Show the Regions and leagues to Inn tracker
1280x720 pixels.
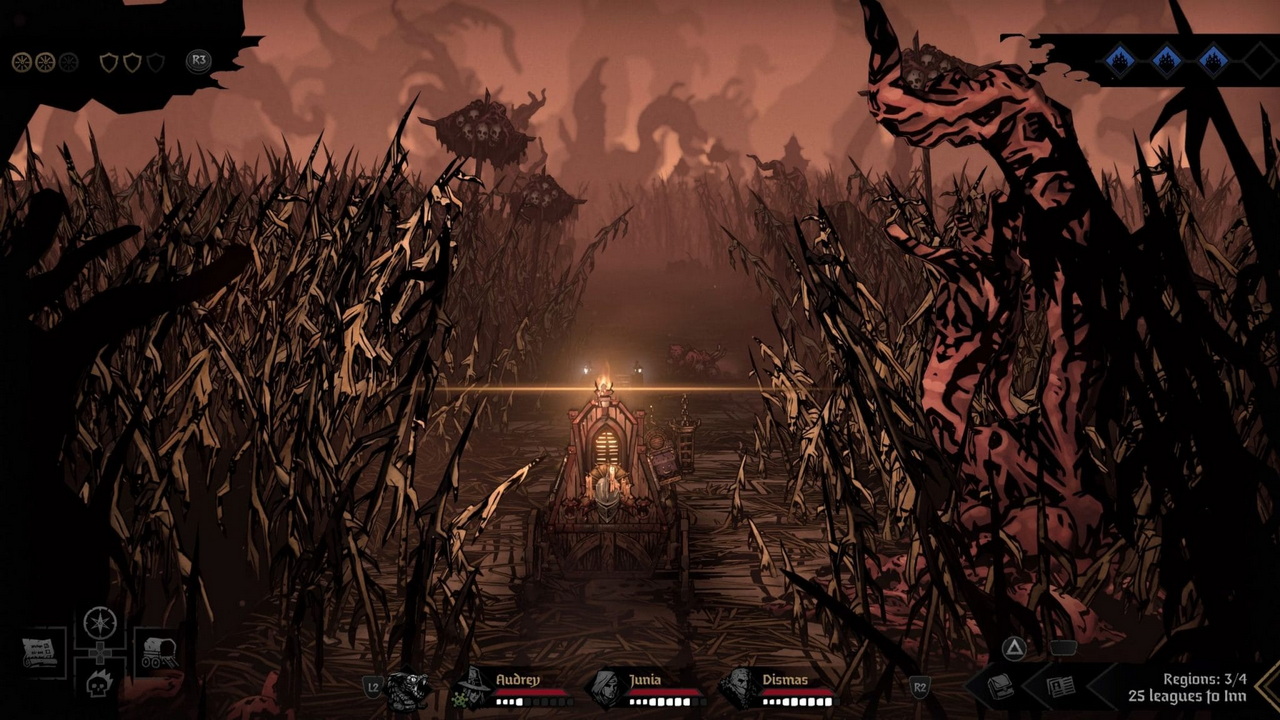click(1187, 687)
